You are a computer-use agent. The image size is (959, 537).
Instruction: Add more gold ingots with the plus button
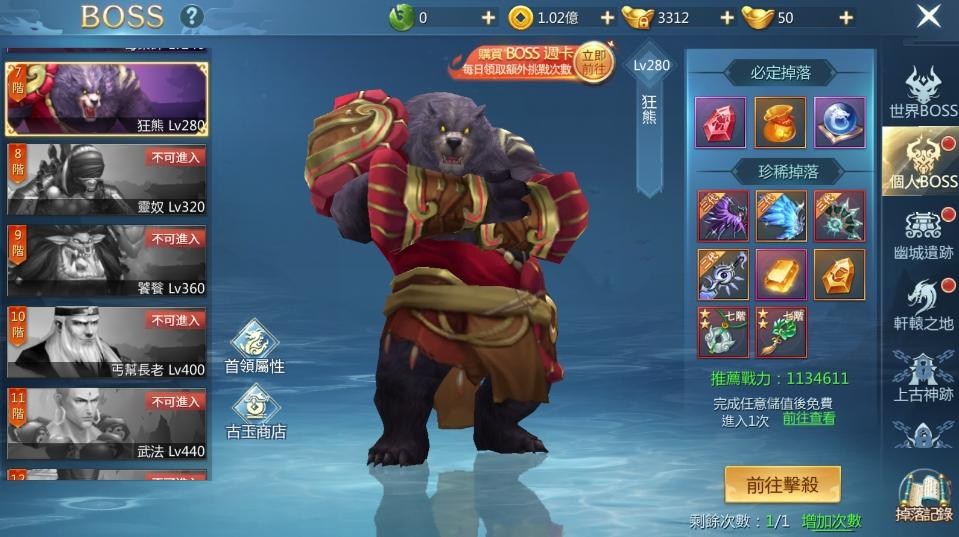point(846,17)
